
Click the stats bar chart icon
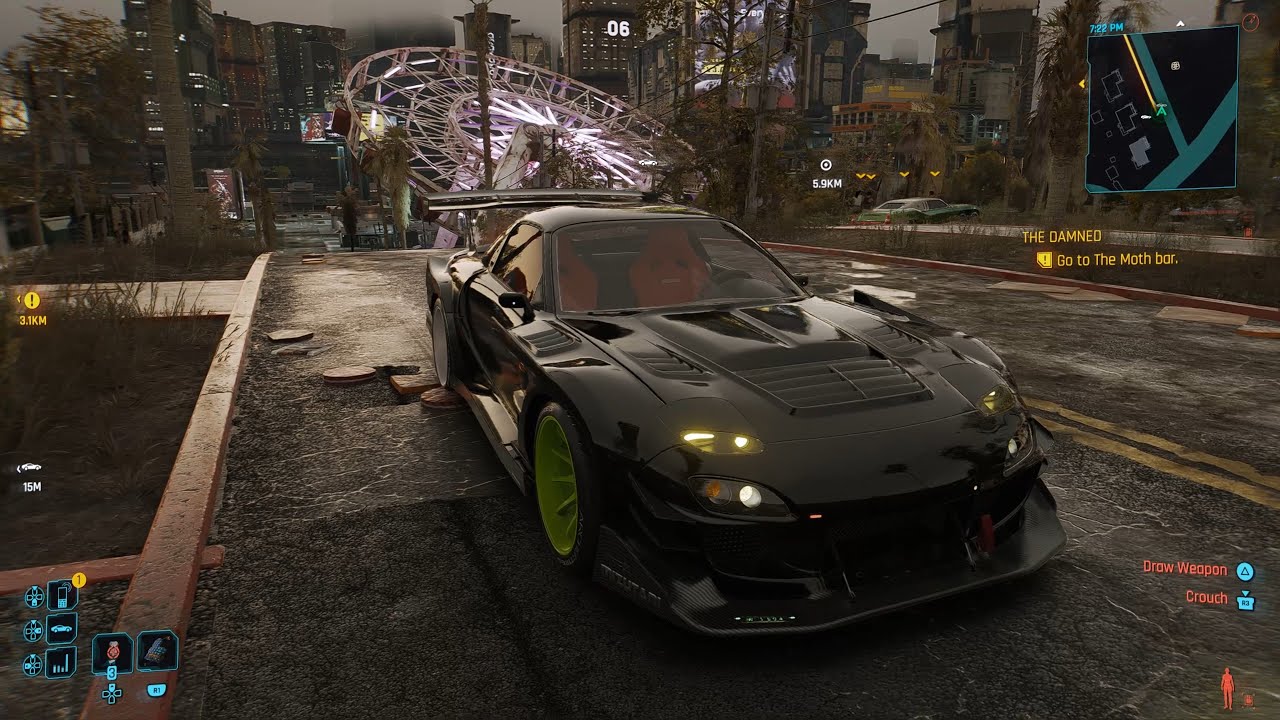coord(60,663)
